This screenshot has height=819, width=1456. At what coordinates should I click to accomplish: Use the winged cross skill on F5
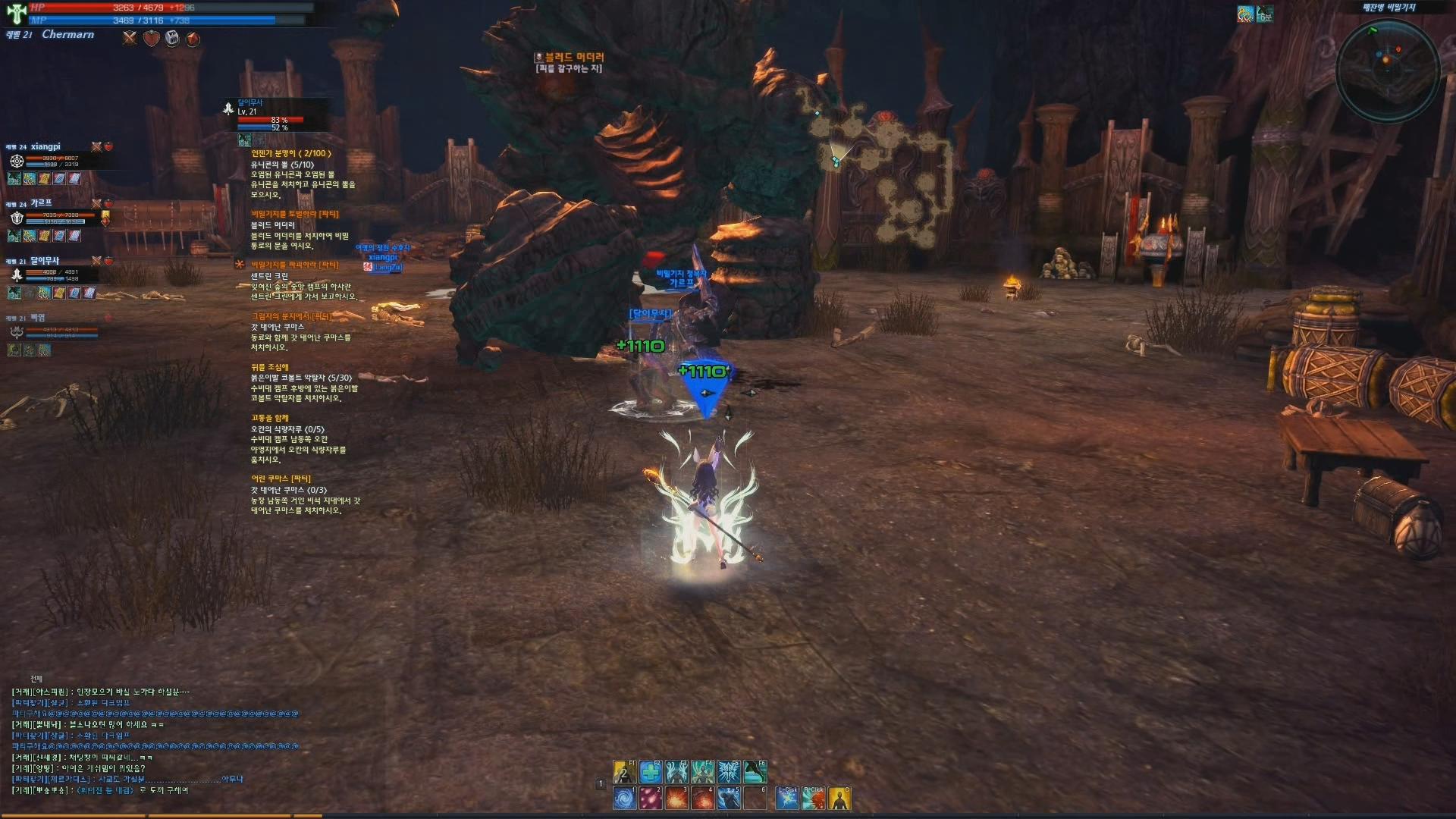pos(729,772)
